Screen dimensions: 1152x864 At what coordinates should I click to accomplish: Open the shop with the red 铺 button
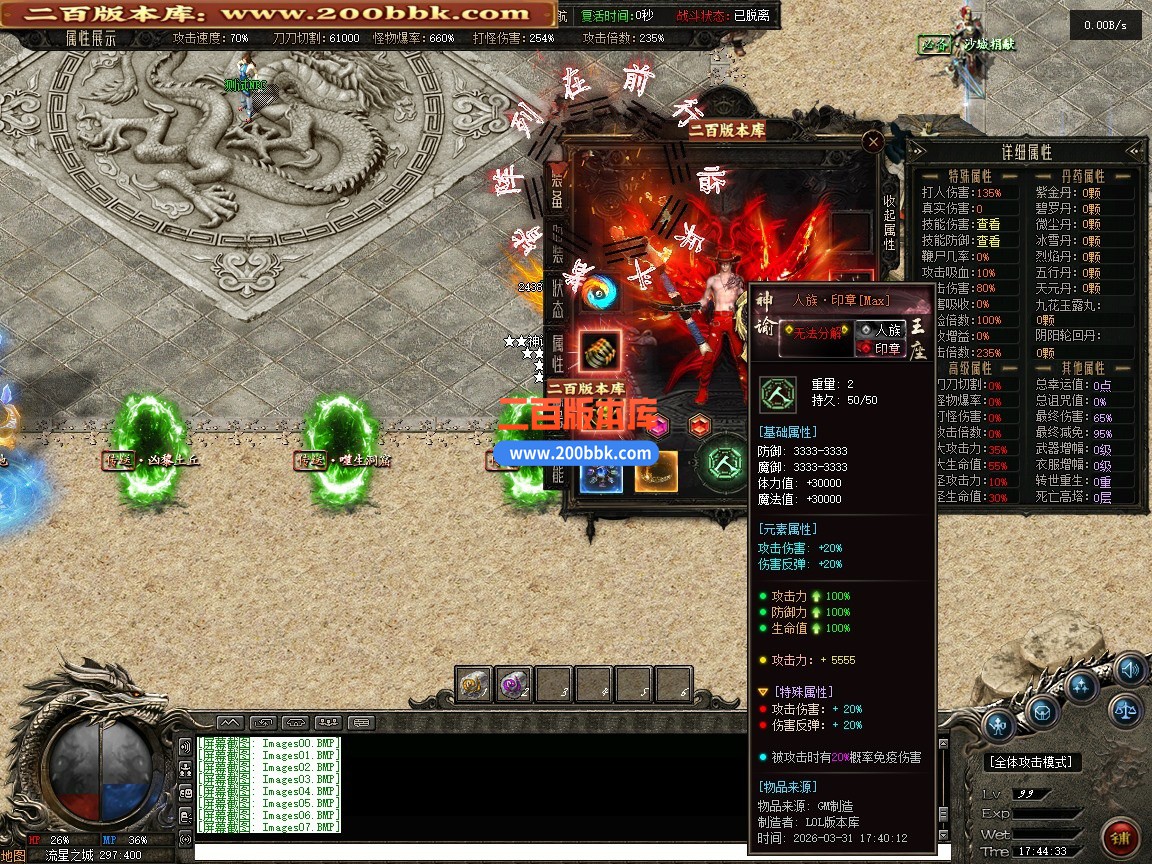pos(1120,835)
